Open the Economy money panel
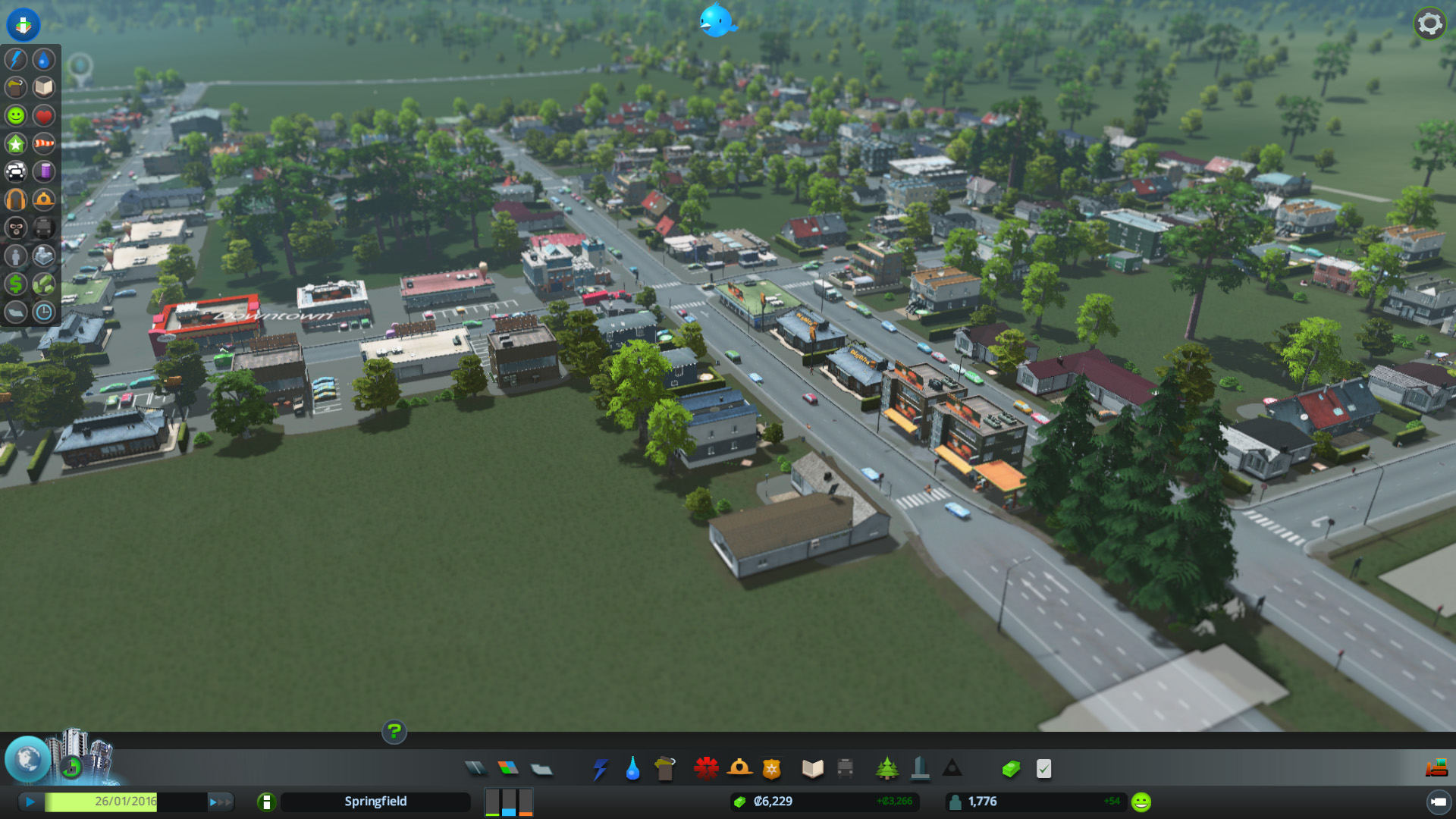Image resolution: width=1456 pixels, height=819 pixels. coord(1010,769)
